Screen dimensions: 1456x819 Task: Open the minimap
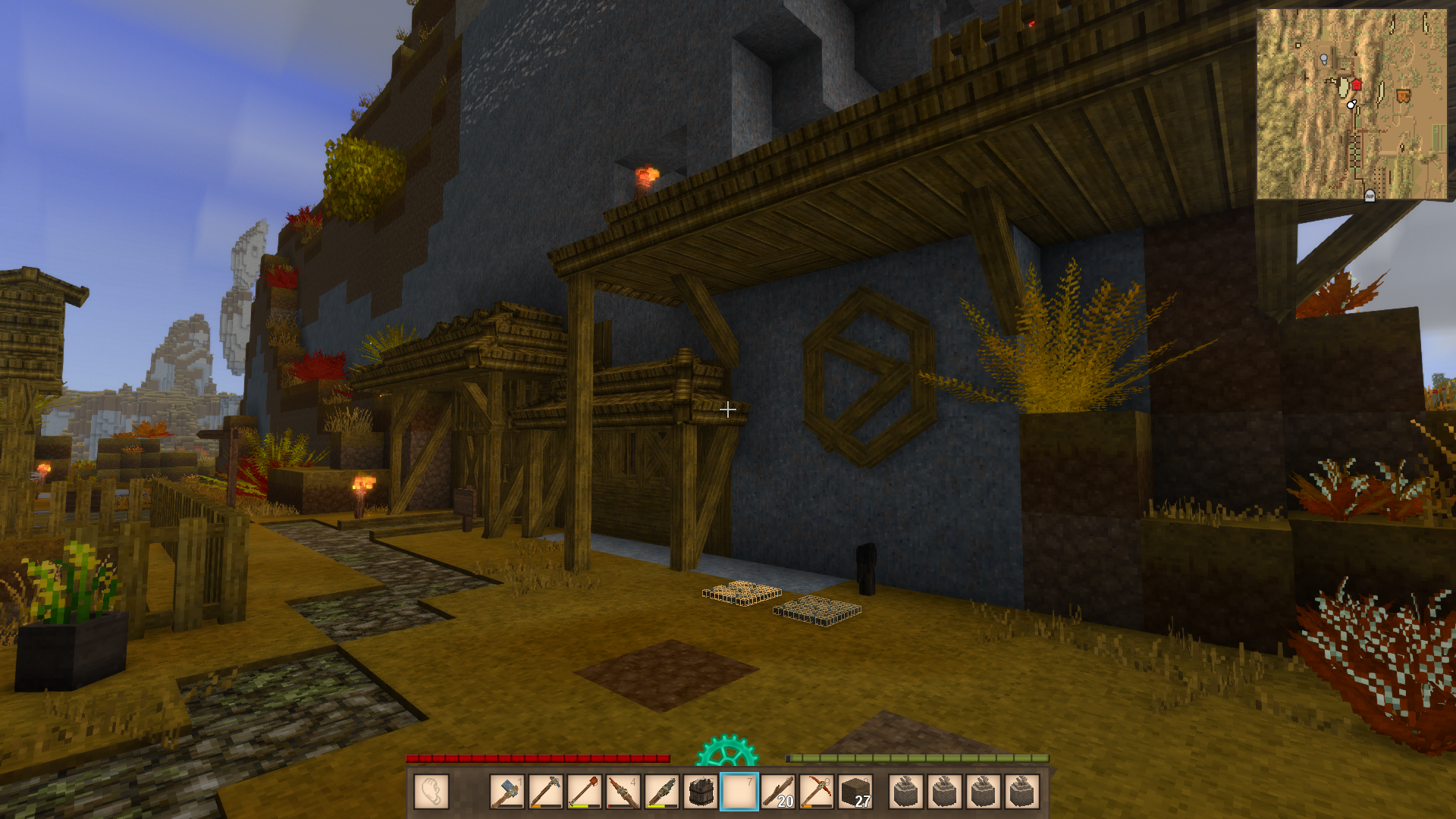coord(1351,104)
